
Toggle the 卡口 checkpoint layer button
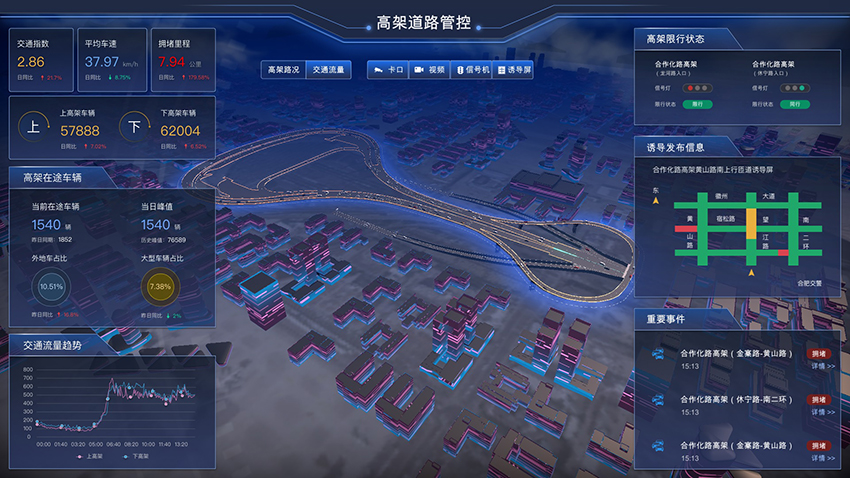point(389,70)
